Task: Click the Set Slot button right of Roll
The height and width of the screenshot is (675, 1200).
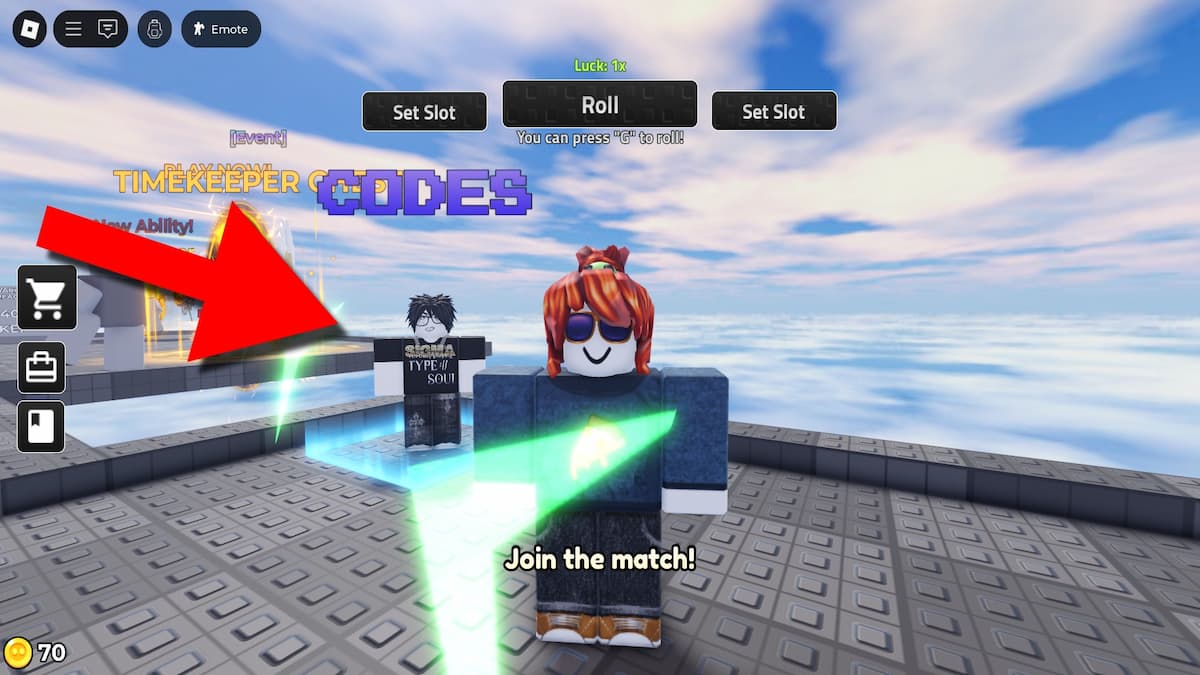Action: (x=773, y=112)
